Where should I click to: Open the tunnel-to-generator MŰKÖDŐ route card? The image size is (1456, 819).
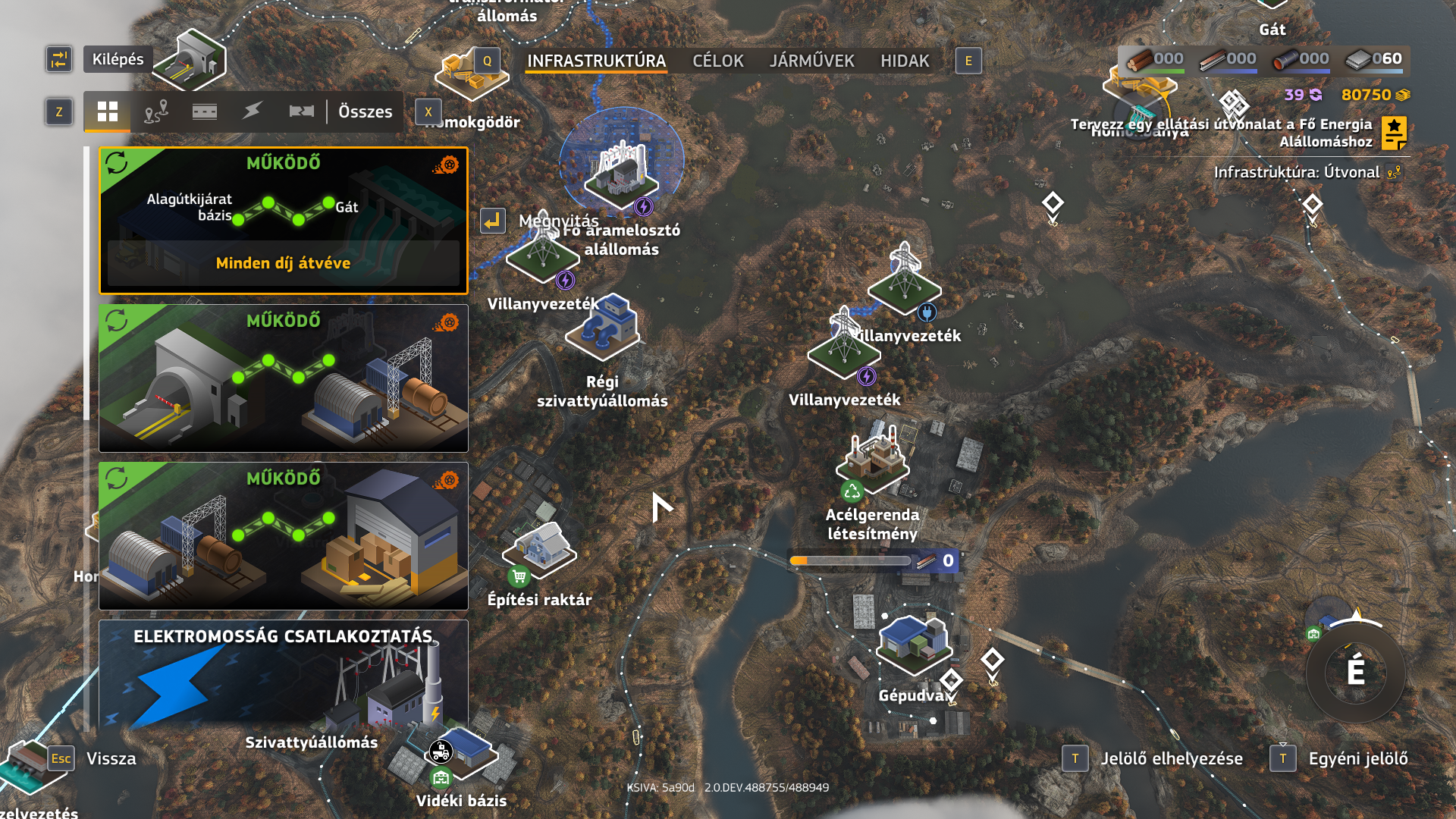[284, 378]
